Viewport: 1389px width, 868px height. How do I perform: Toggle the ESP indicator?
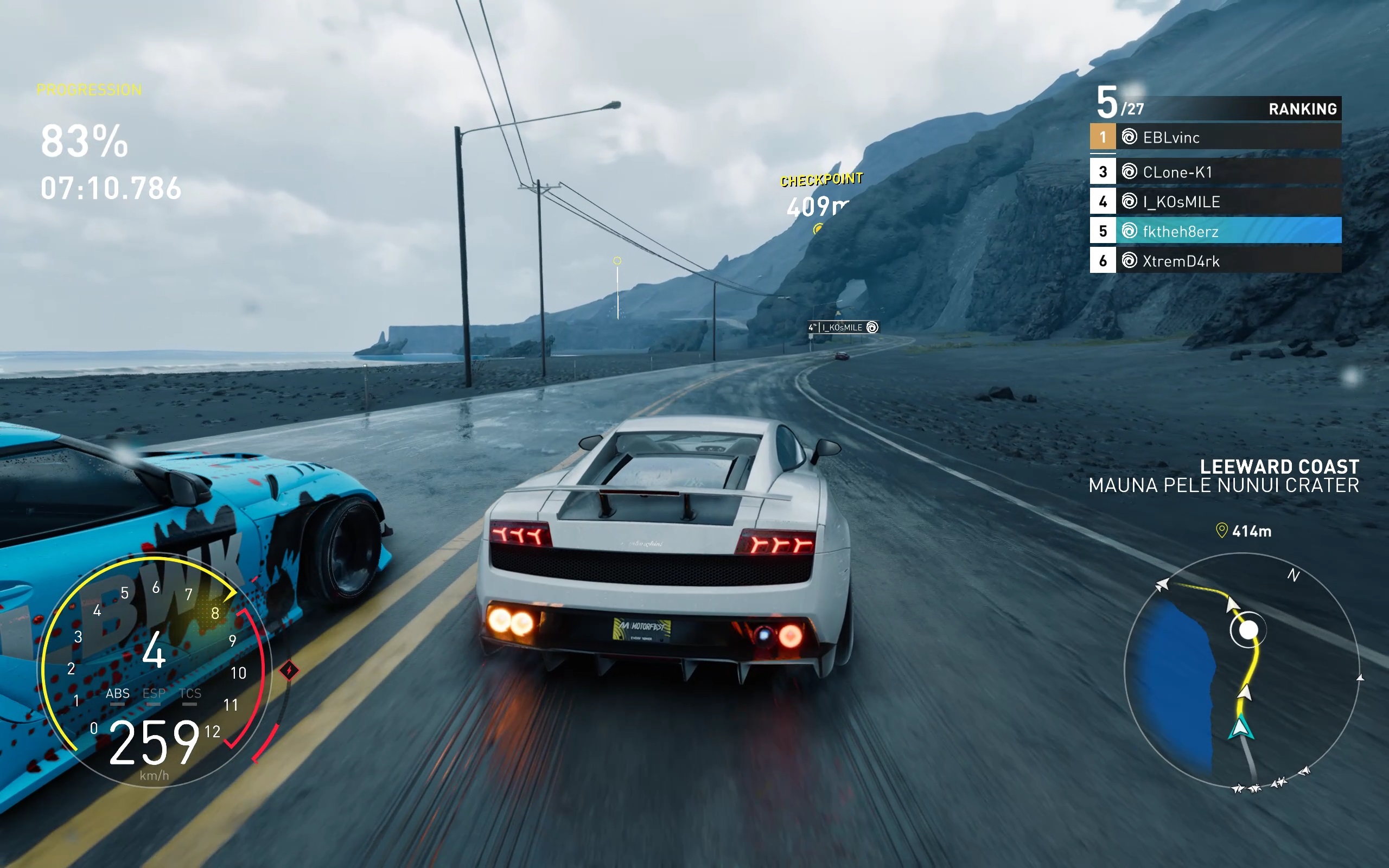click(x=155, y=693)
